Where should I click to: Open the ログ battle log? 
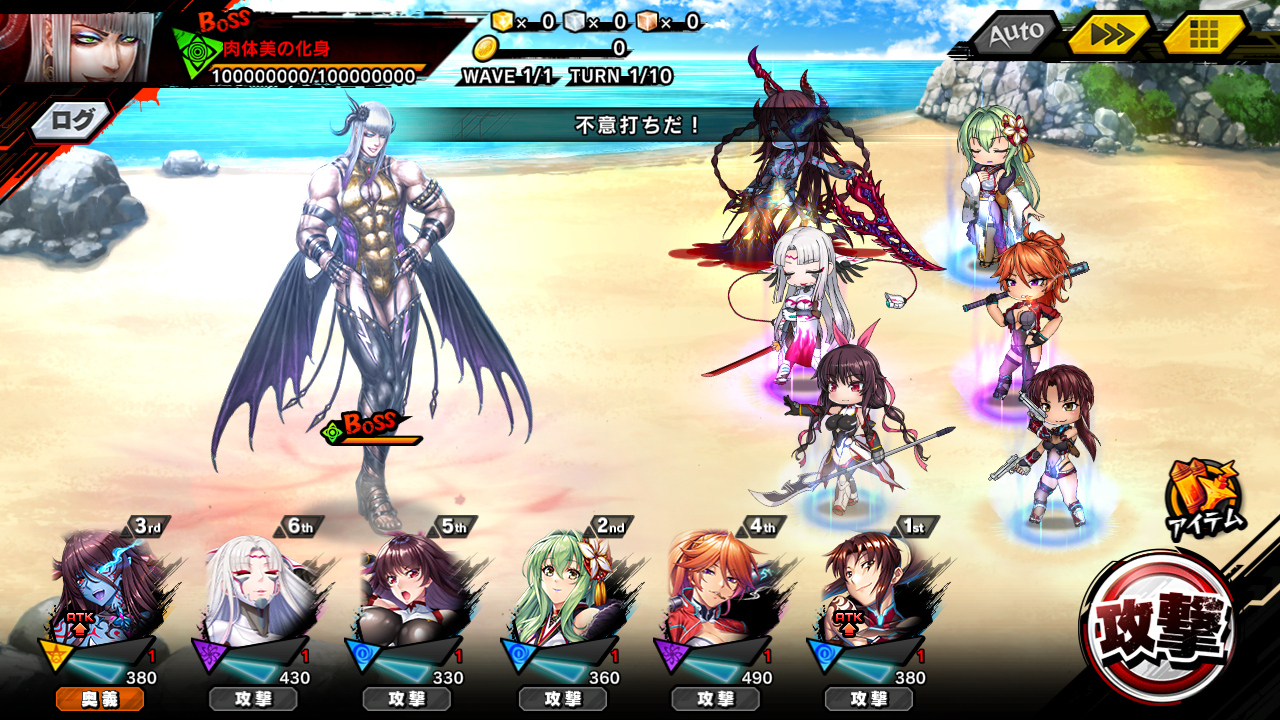71,122
